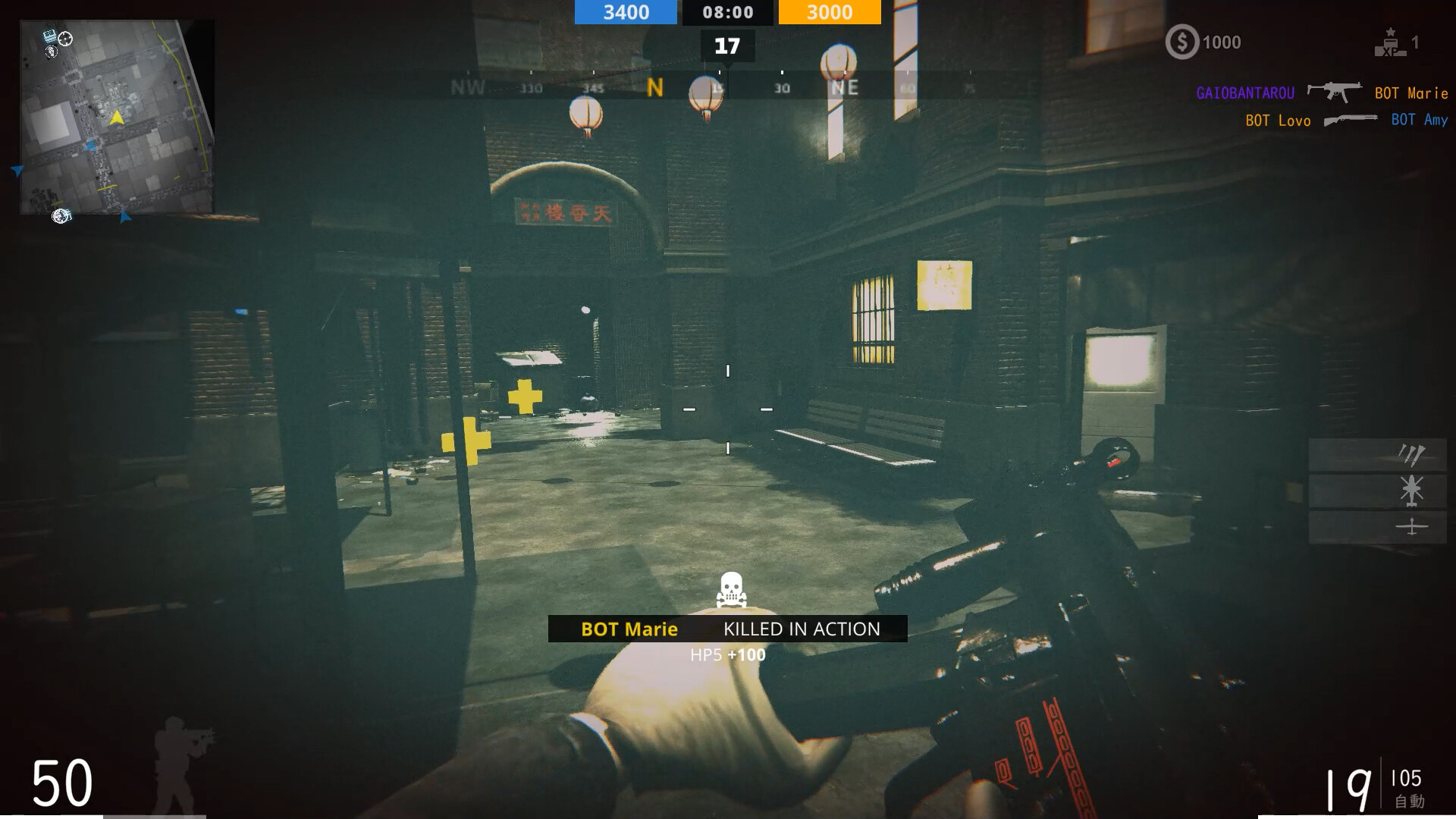
Task: Expand the orange team score panel
Action: tap(829, 12)
